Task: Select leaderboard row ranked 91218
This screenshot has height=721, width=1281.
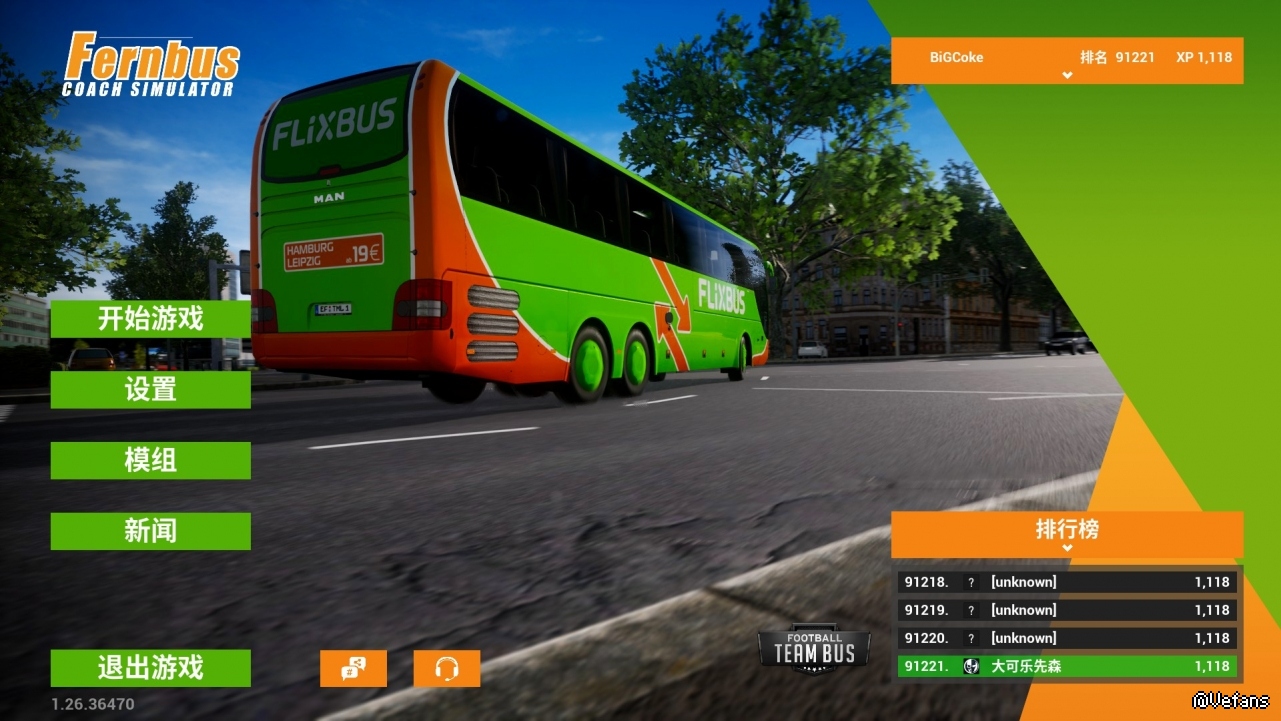Action: [1067, 582]
